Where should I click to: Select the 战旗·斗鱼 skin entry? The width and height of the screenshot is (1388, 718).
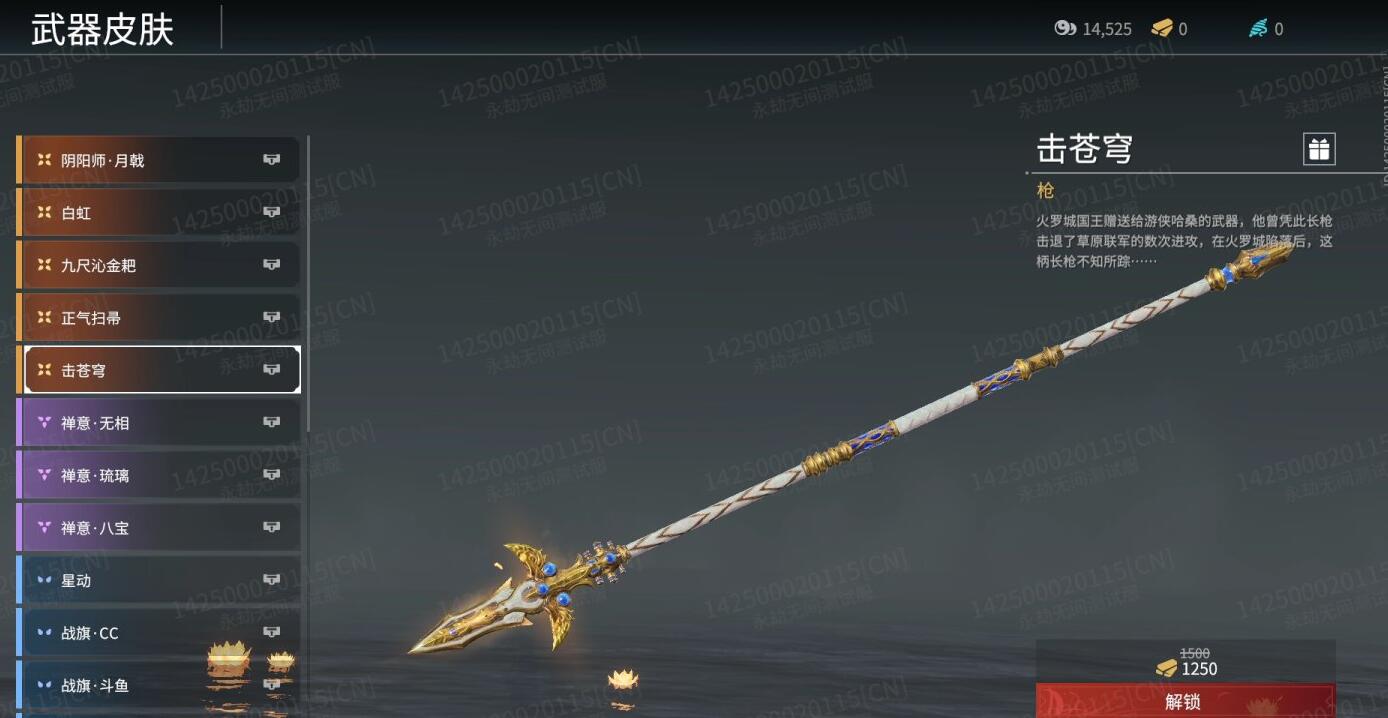[x=158, y=686]
